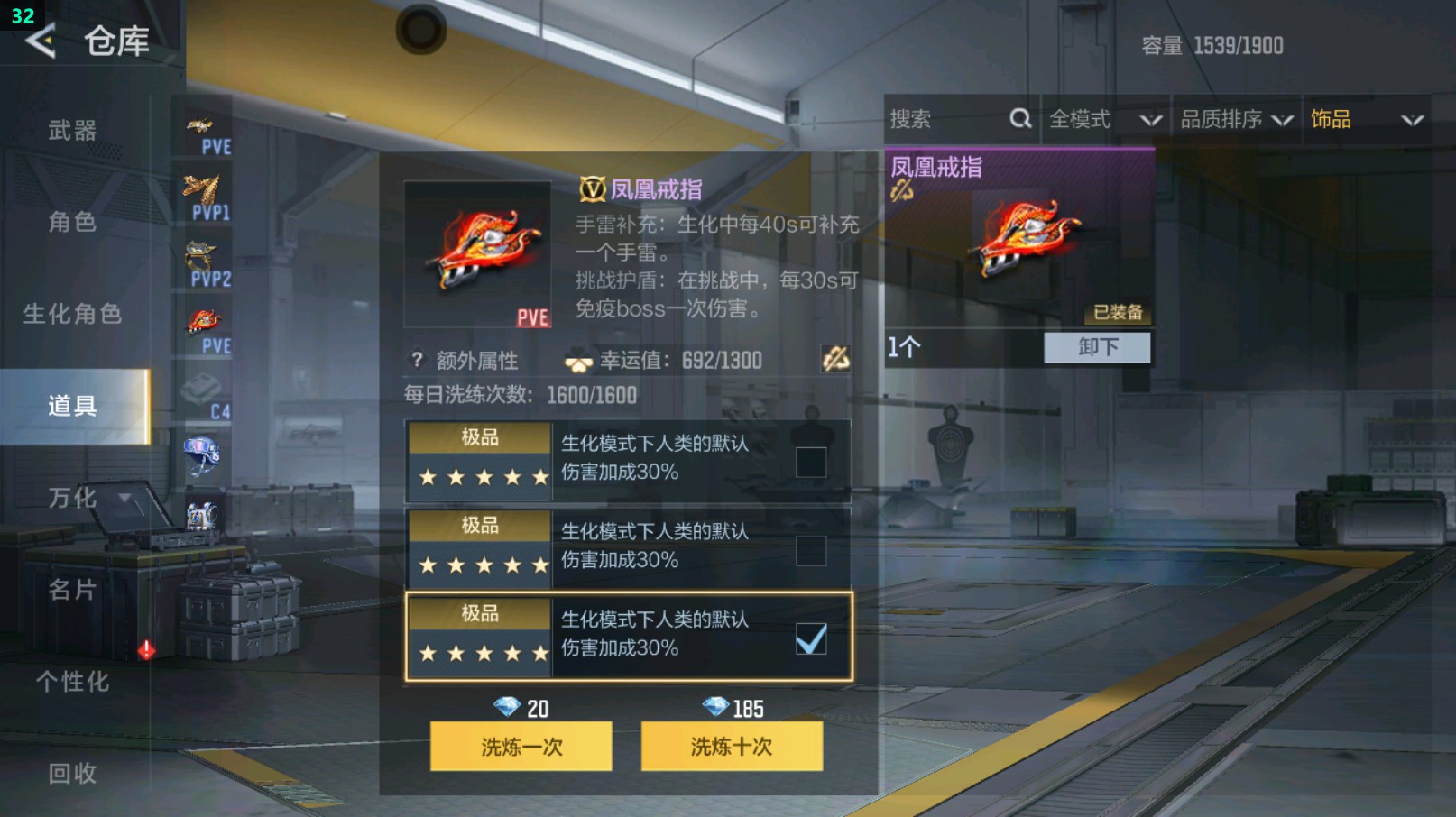Tap the 洗炼一次 refine button
The height and width of the screenshot is (817, 1456).
(x=523, y=747)
